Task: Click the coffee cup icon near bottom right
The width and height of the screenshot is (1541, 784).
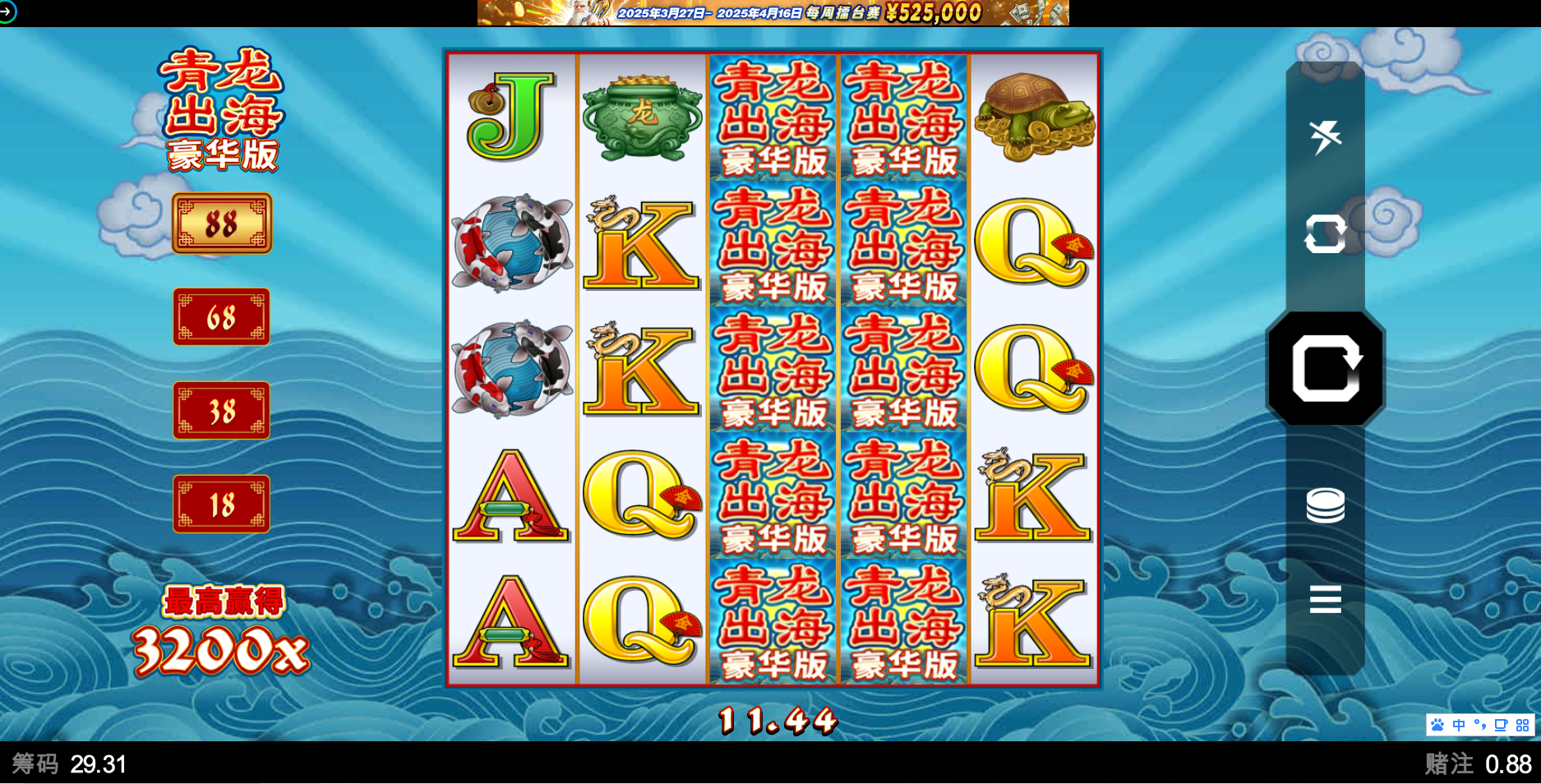Action: click(x=1500, y=724)
